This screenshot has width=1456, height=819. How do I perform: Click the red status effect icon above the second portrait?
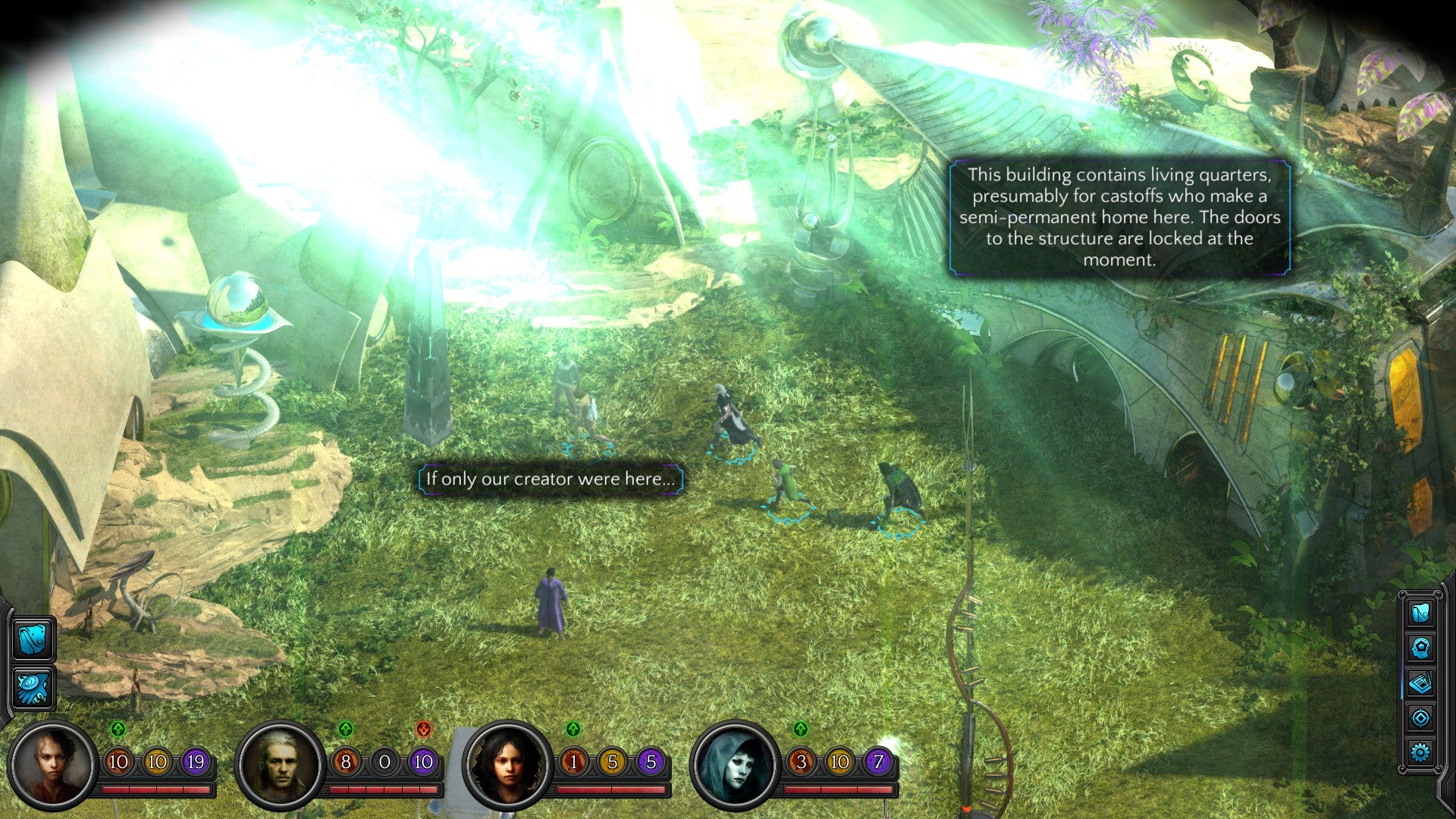click(422, 730)
